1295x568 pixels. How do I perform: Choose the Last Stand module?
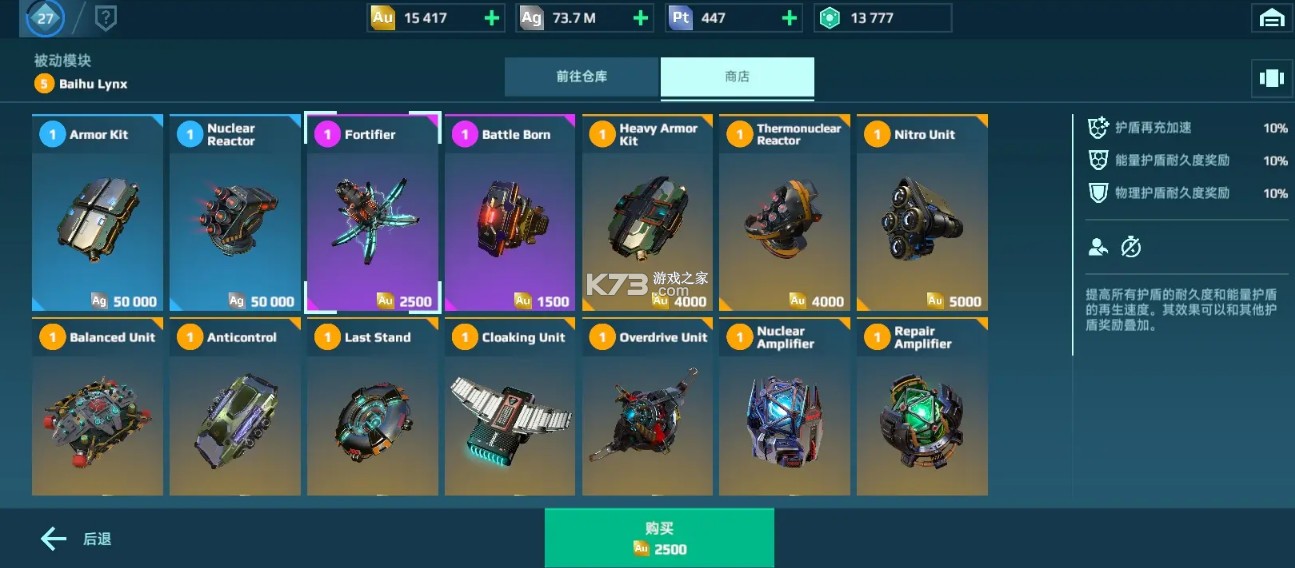(x=372, y=408)
